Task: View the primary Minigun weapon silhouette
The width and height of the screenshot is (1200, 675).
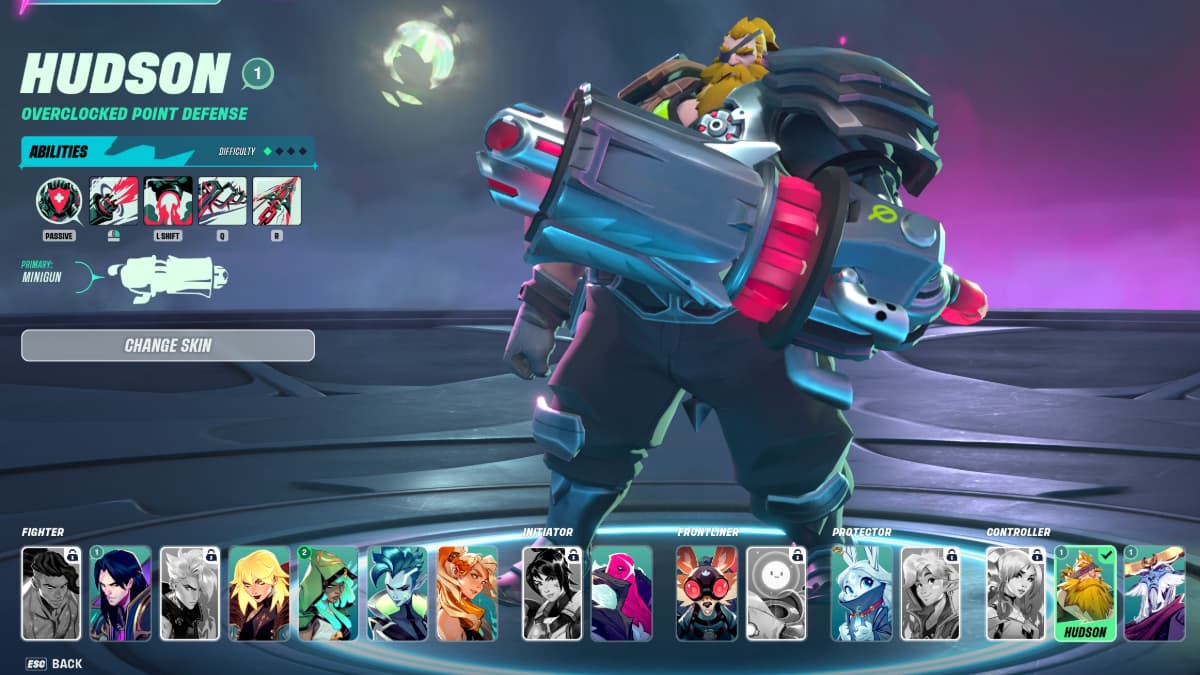Action: [170, 279]
